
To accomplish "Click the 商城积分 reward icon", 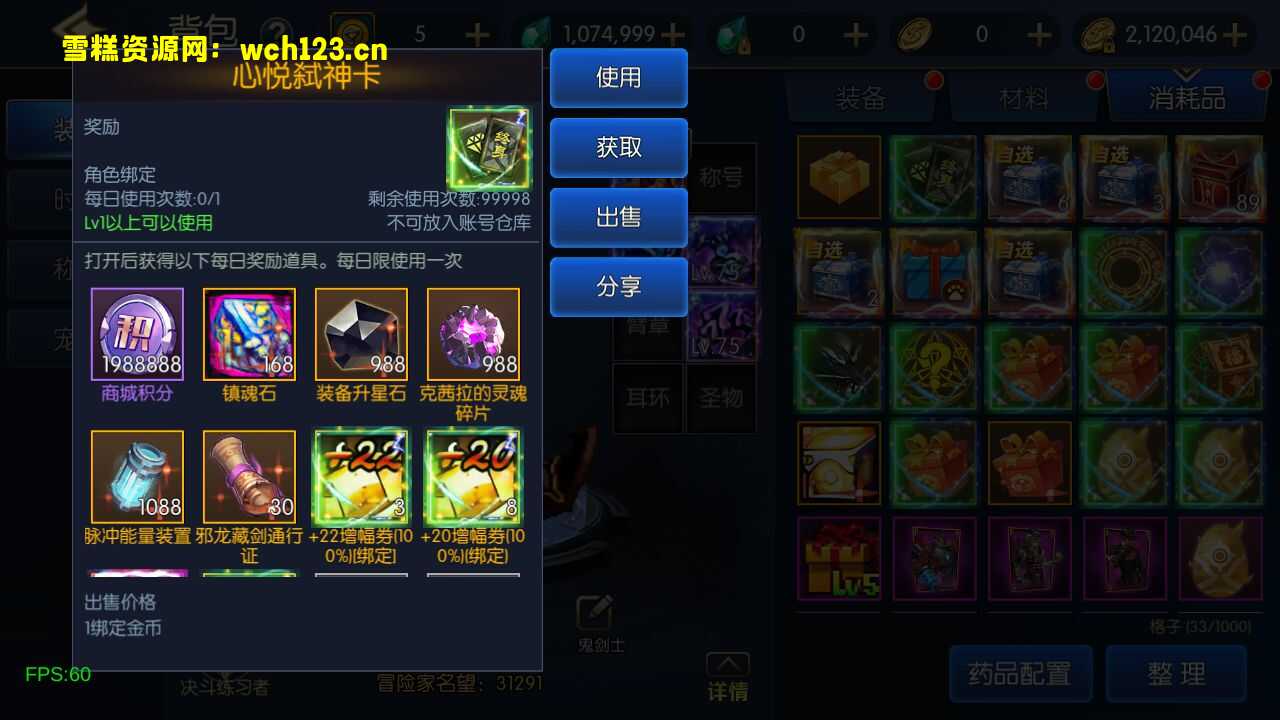I will (137, 332).
